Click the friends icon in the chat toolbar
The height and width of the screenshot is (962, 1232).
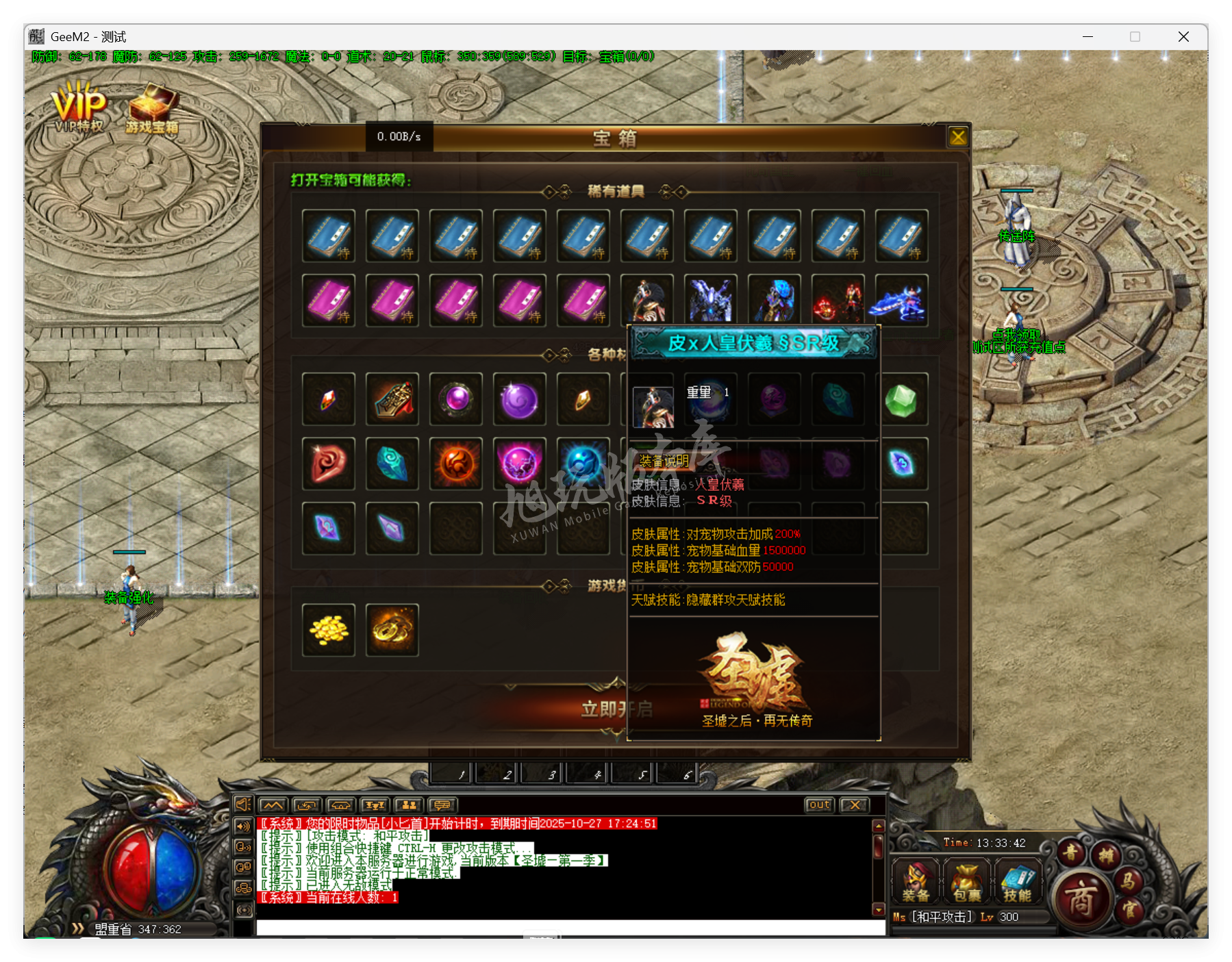[407, 805]
